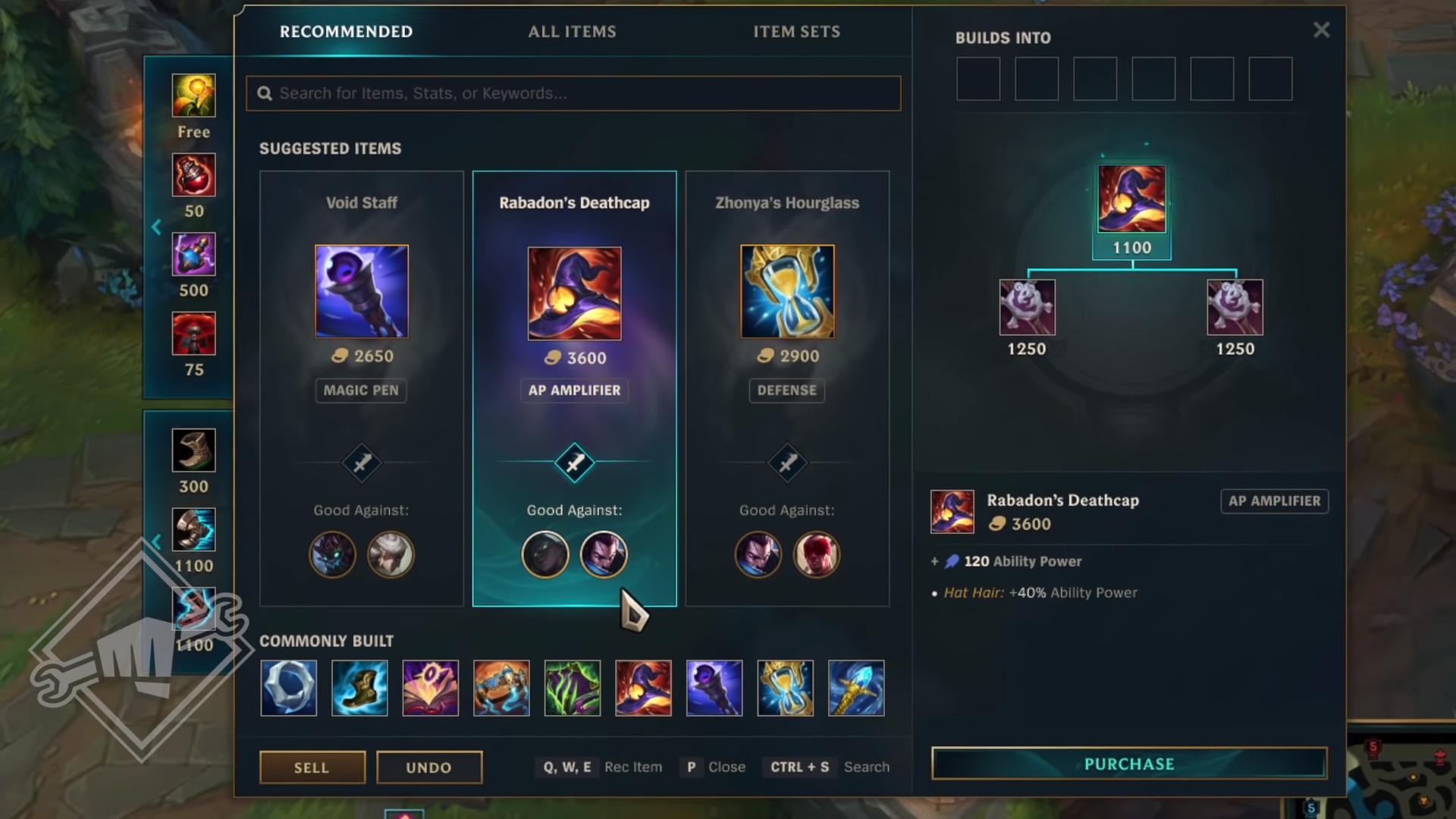The width and height of the screenshot is (1456, 819).
Task: Click the item search field
Action: 573,93
